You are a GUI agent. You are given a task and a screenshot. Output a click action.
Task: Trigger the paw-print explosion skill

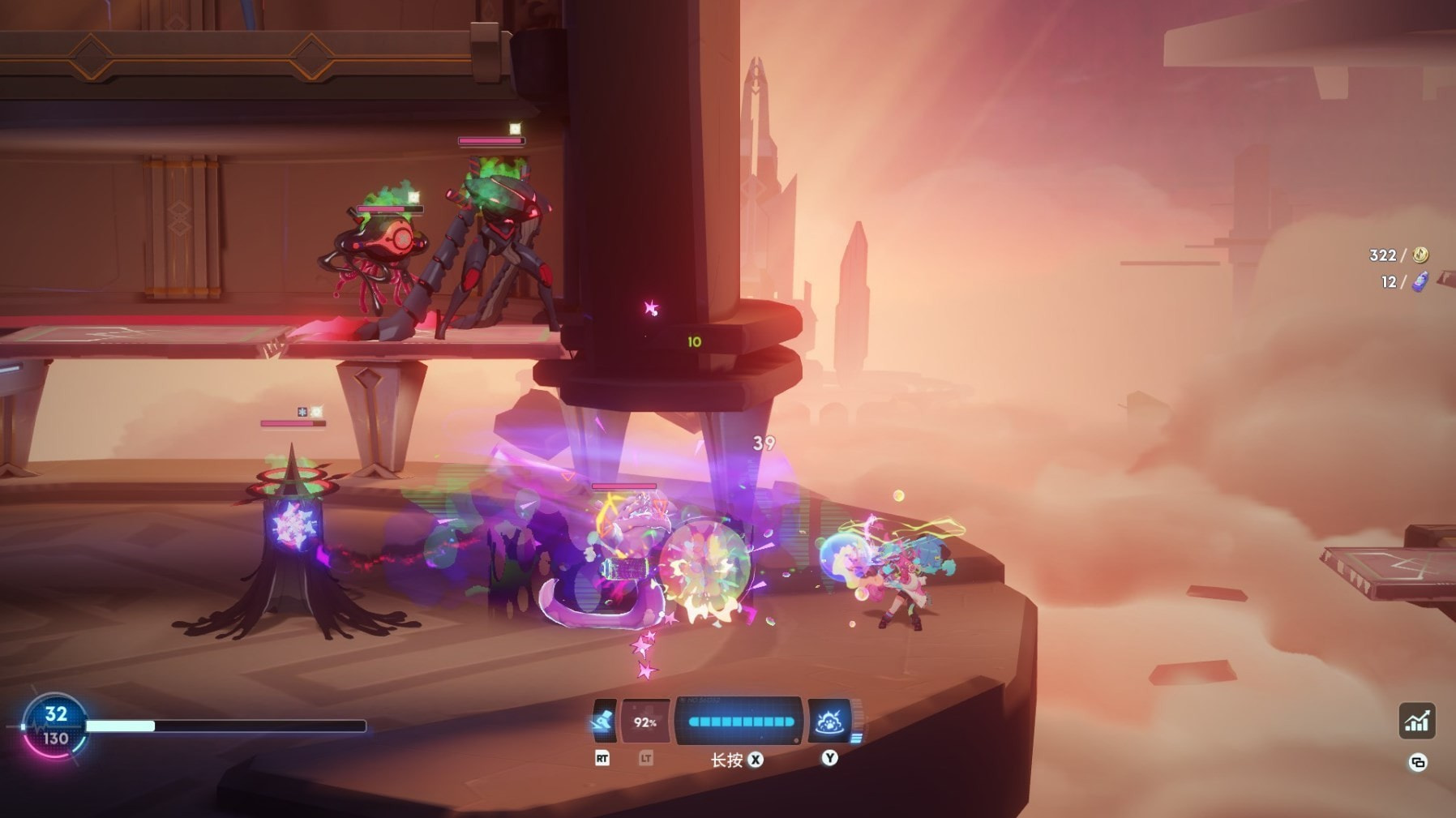tap(829, 721)
